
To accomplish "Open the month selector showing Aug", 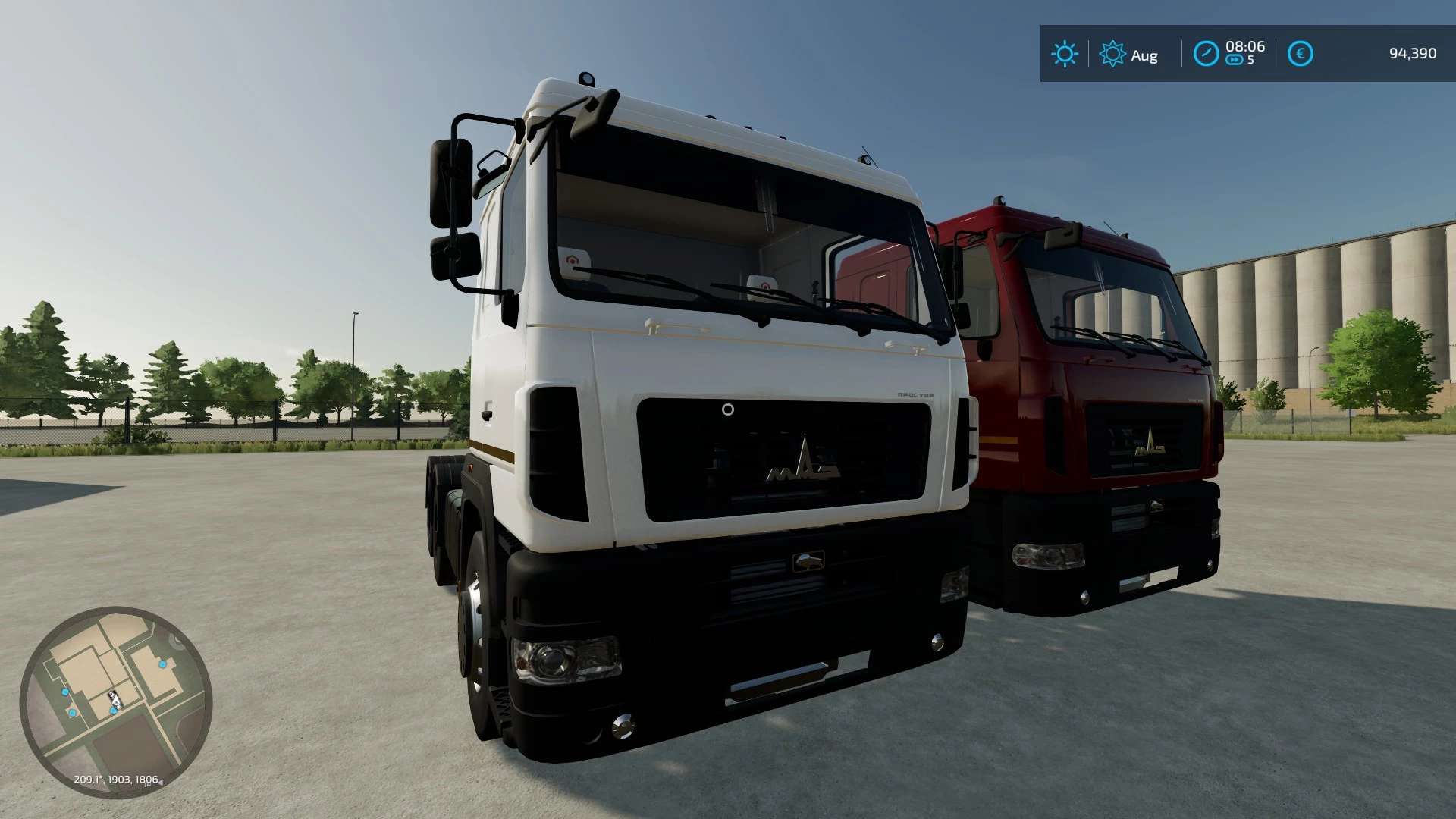I will click(1145, 55).
